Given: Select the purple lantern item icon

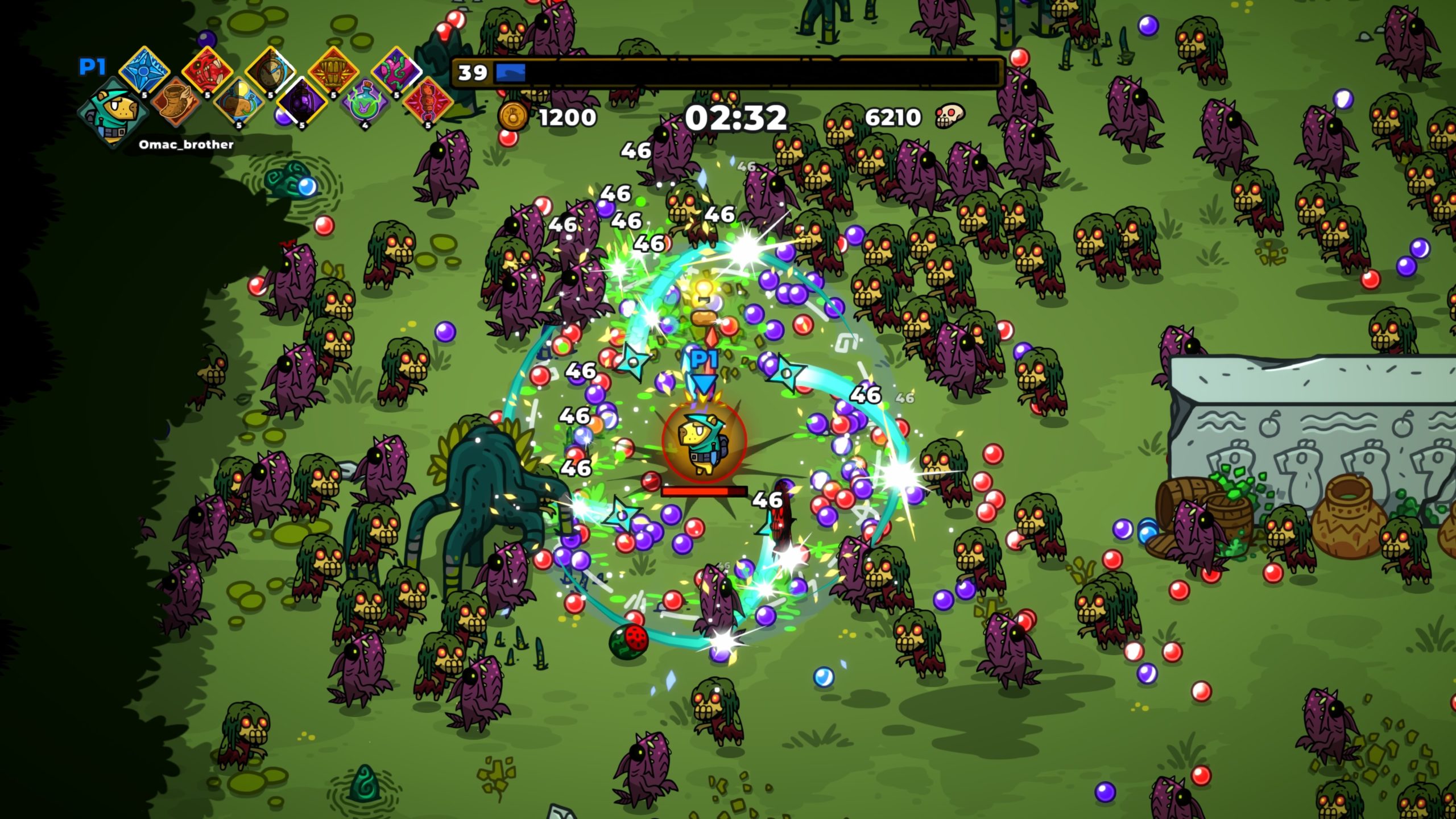Looking at the screenshot, I should [x=302, y=103].
